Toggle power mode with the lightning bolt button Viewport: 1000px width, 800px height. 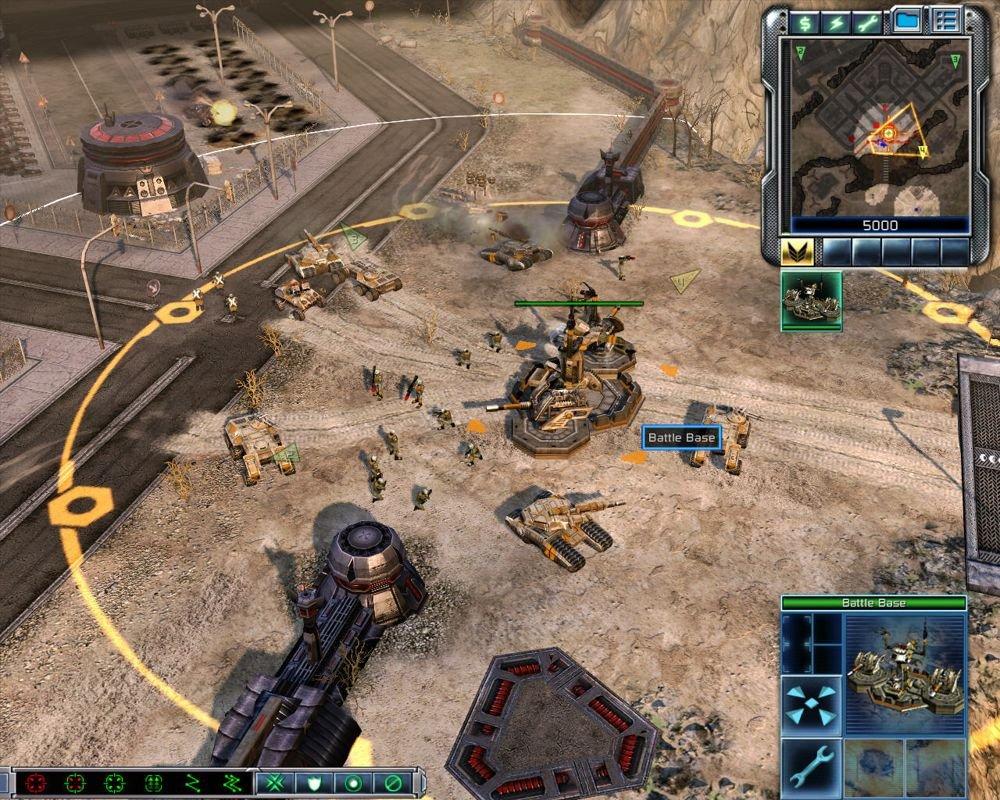(x=834, y=22)
